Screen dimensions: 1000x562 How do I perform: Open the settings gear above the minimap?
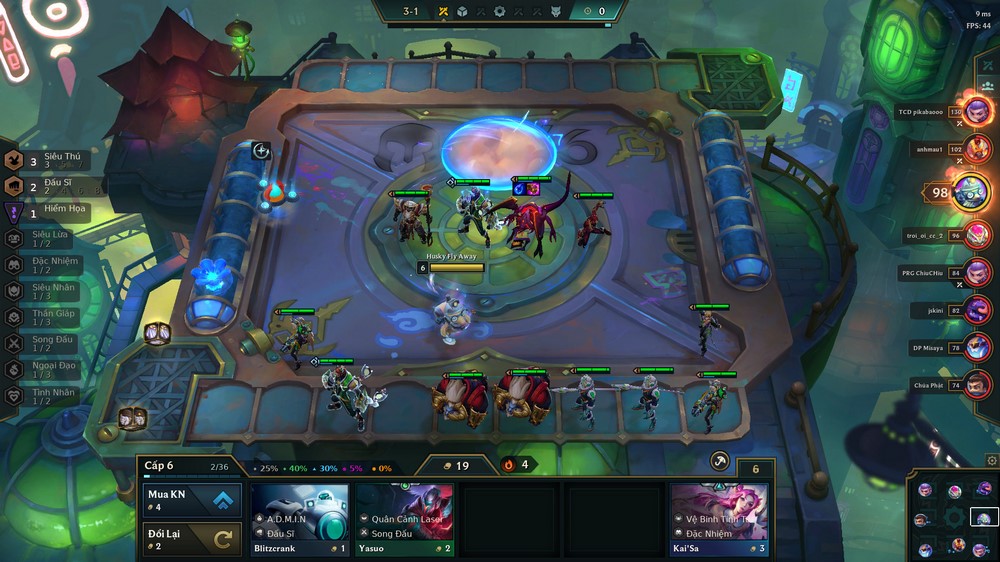coord(991,461)
